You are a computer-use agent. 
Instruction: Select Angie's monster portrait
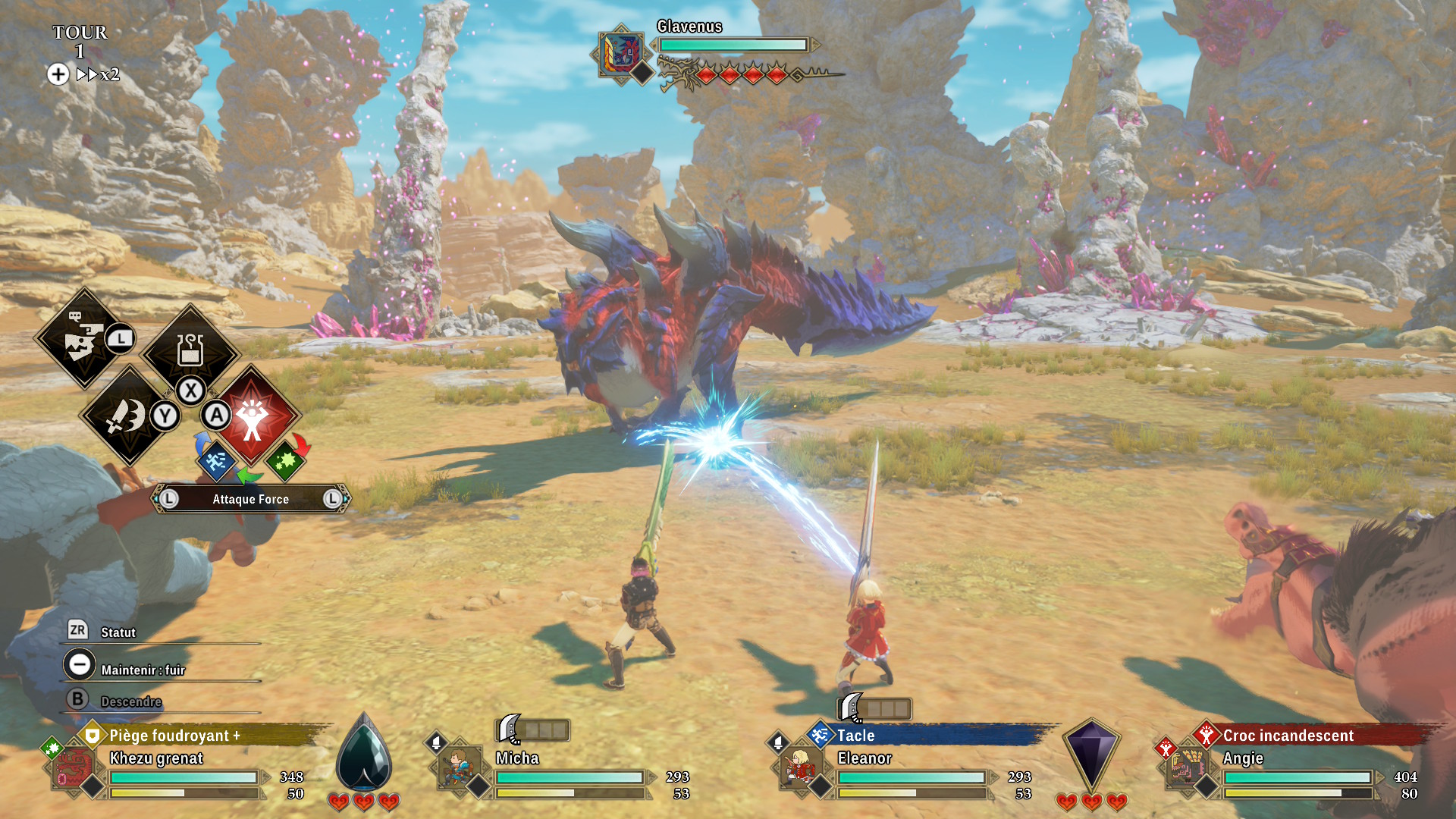coord(1186,767)
